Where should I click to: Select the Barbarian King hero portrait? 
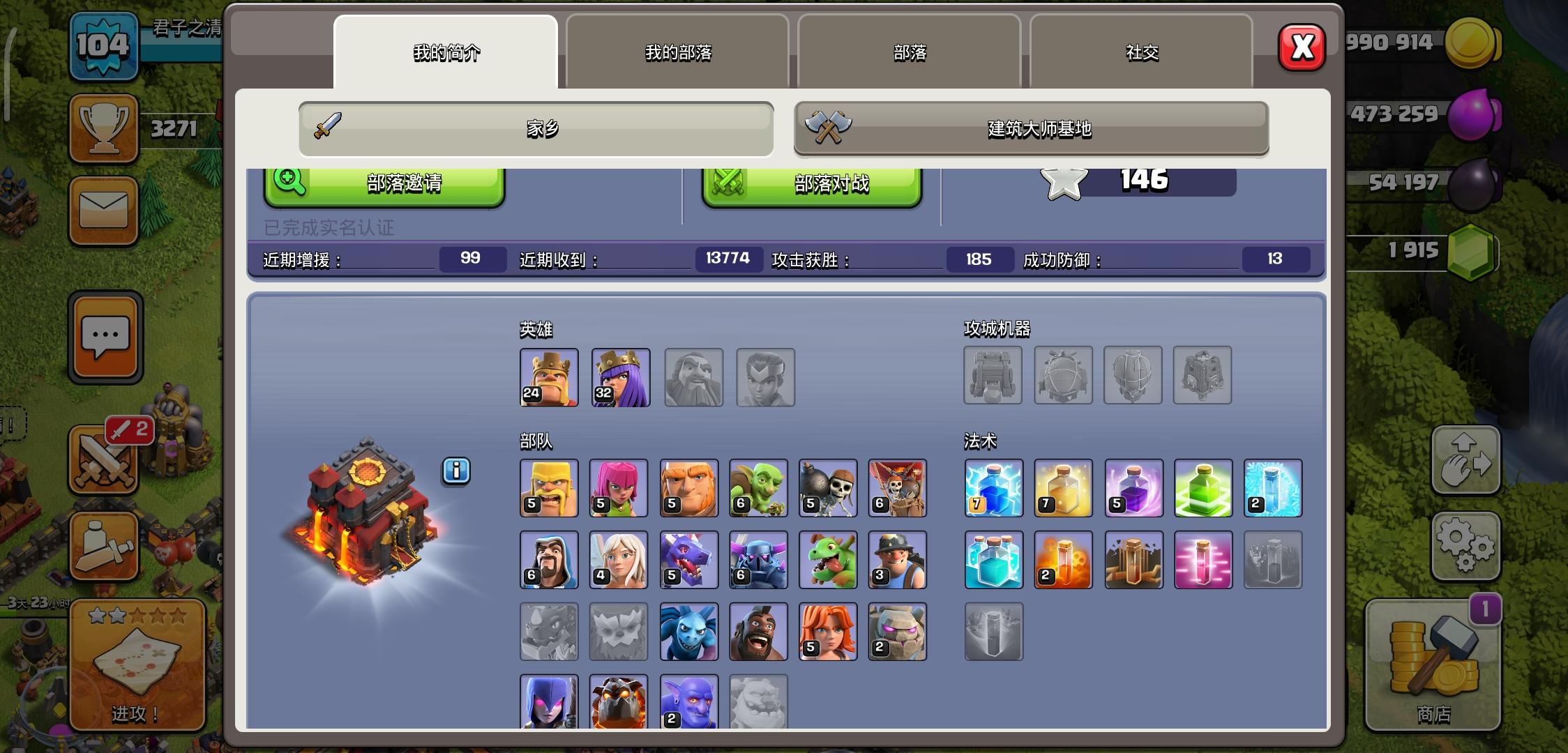pyautogui.click(x=548, y=377)
